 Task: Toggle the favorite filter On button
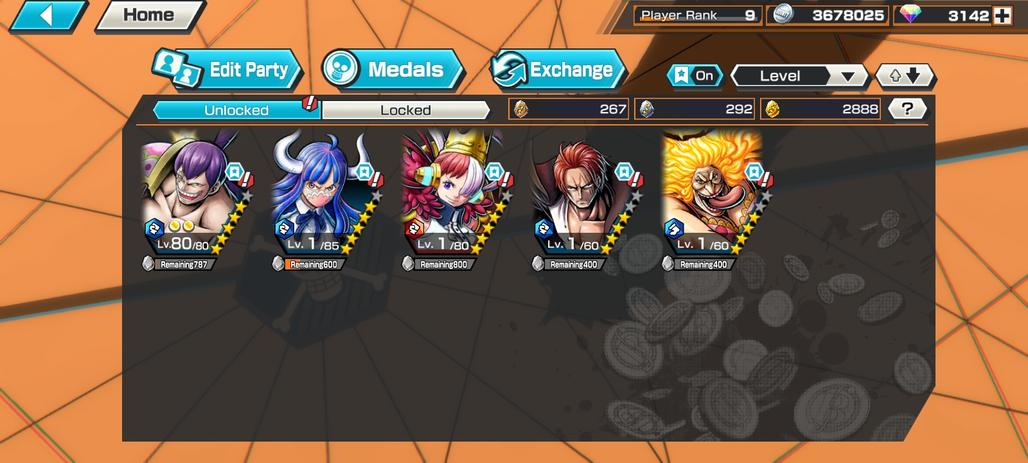pos(694,76)
